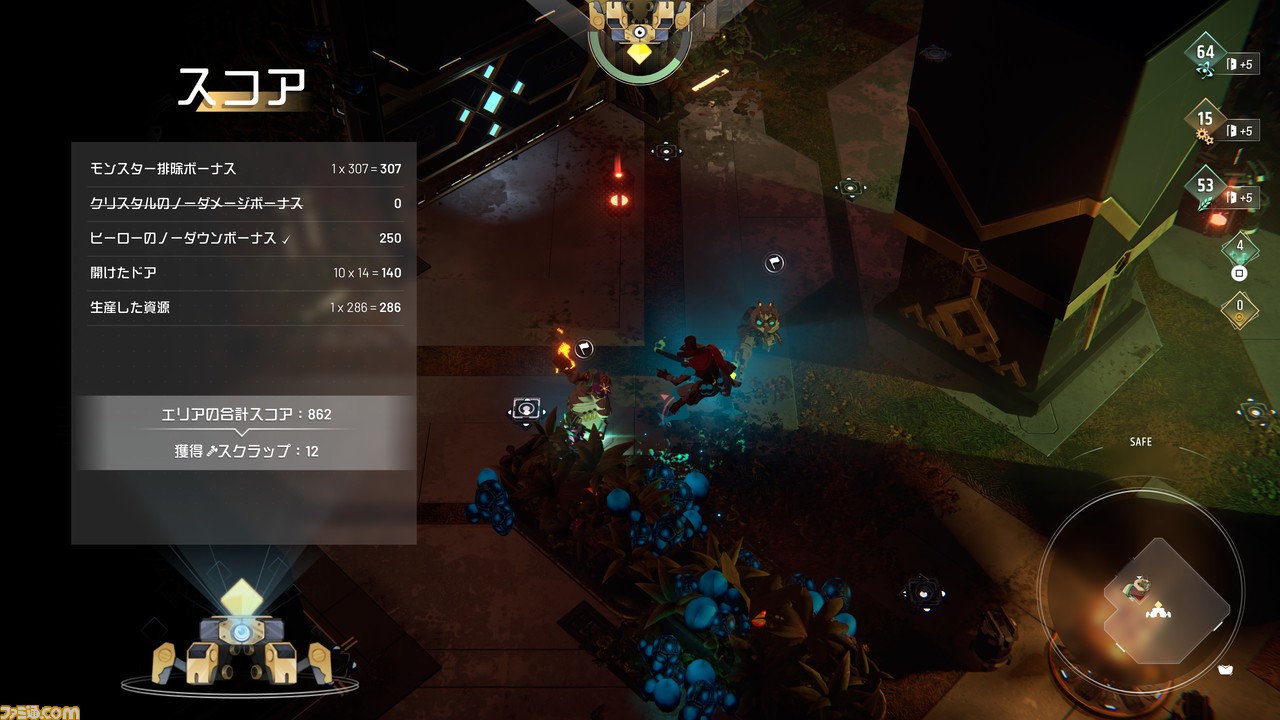
Task: Select the ヒーローのノーダウンボーナス score row
Action: click(245, 238)
